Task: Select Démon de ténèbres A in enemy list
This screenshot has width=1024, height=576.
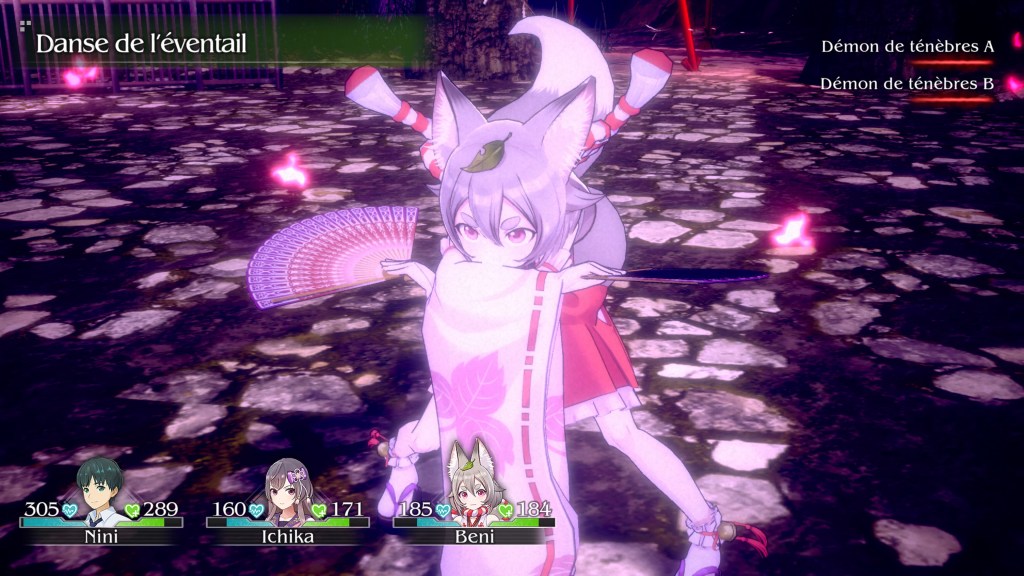Action: coord(907,47)
